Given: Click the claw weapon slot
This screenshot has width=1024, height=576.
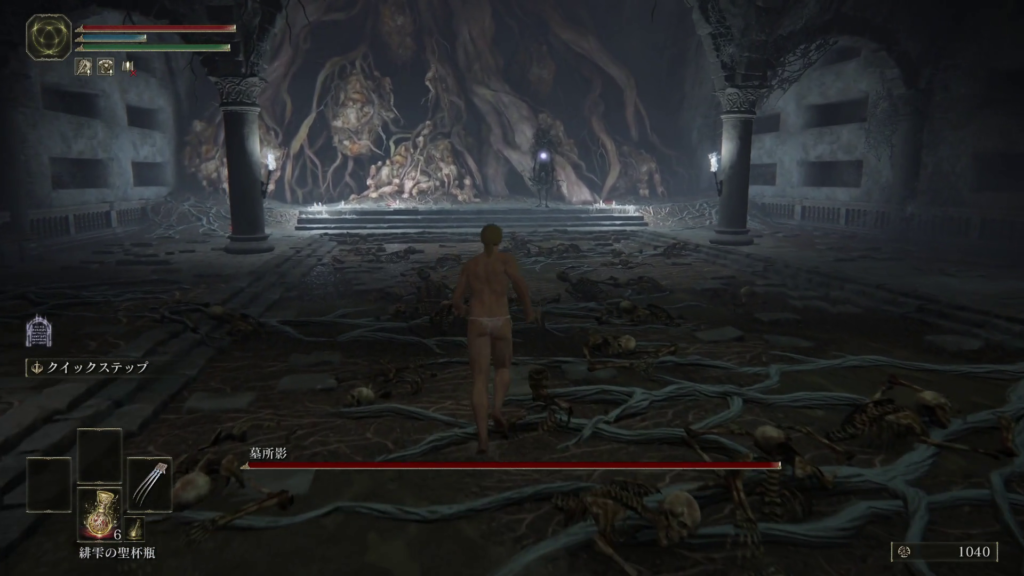Looking at the screenshot, I should pos(149,484).
